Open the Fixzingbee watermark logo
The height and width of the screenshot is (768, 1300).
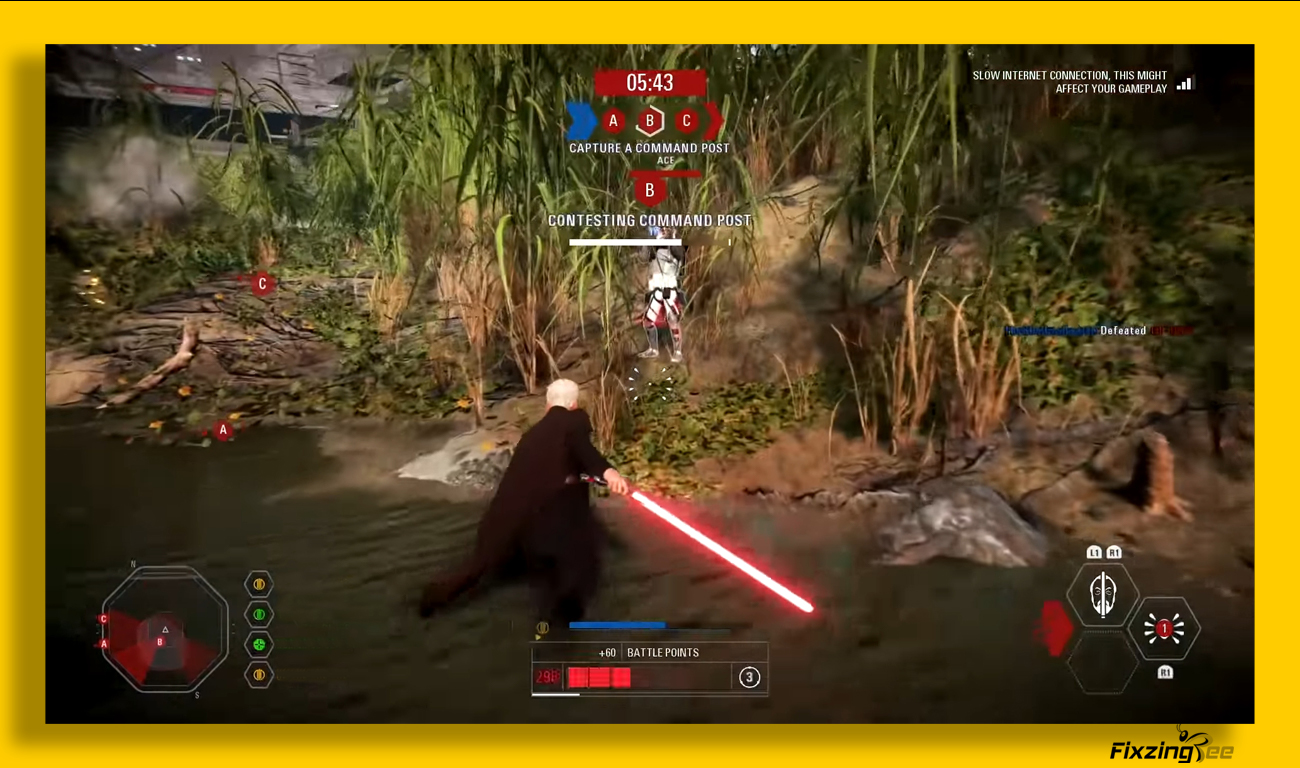coord(1171,749)
